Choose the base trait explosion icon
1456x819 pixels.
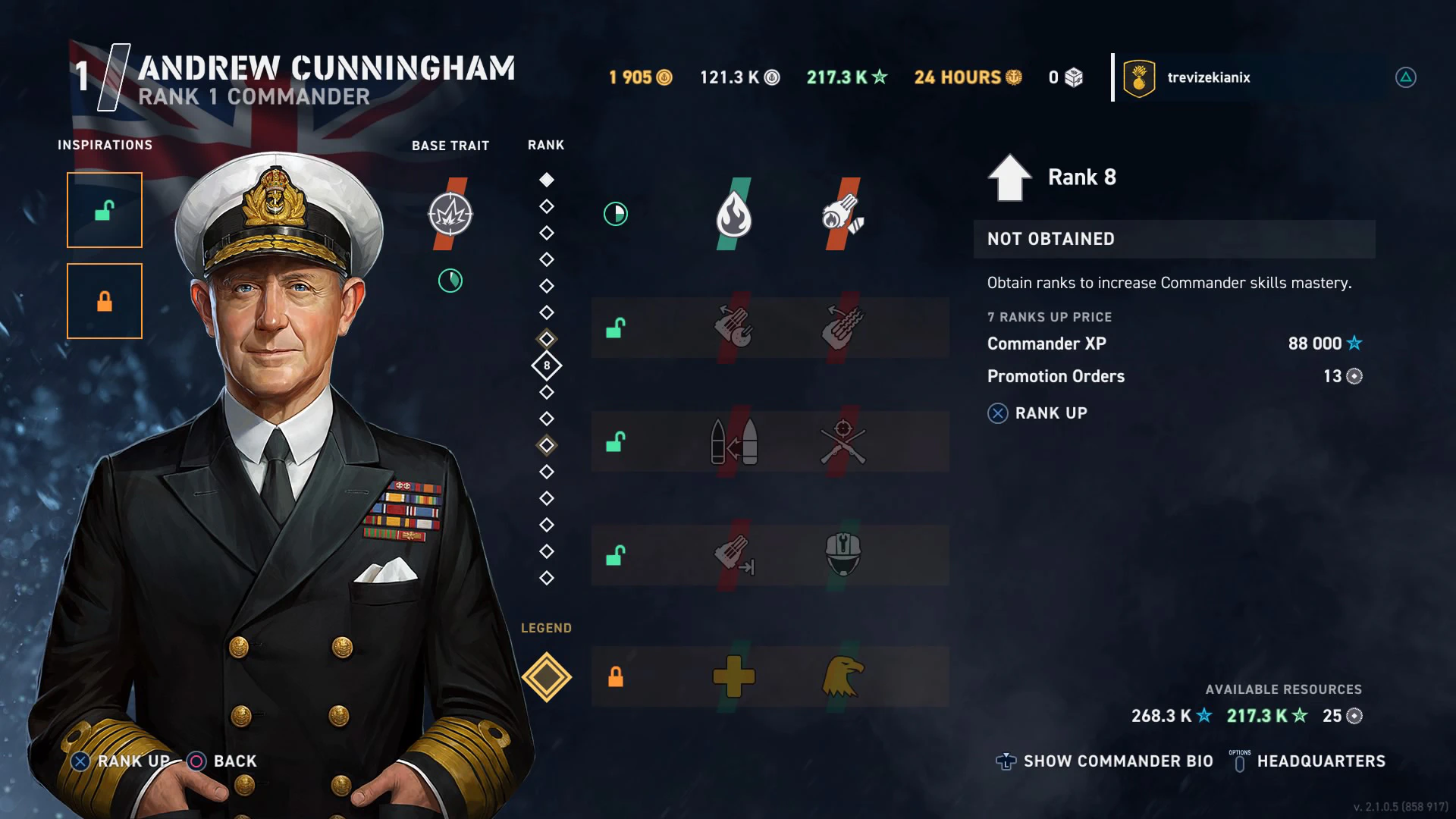point(450,214)
